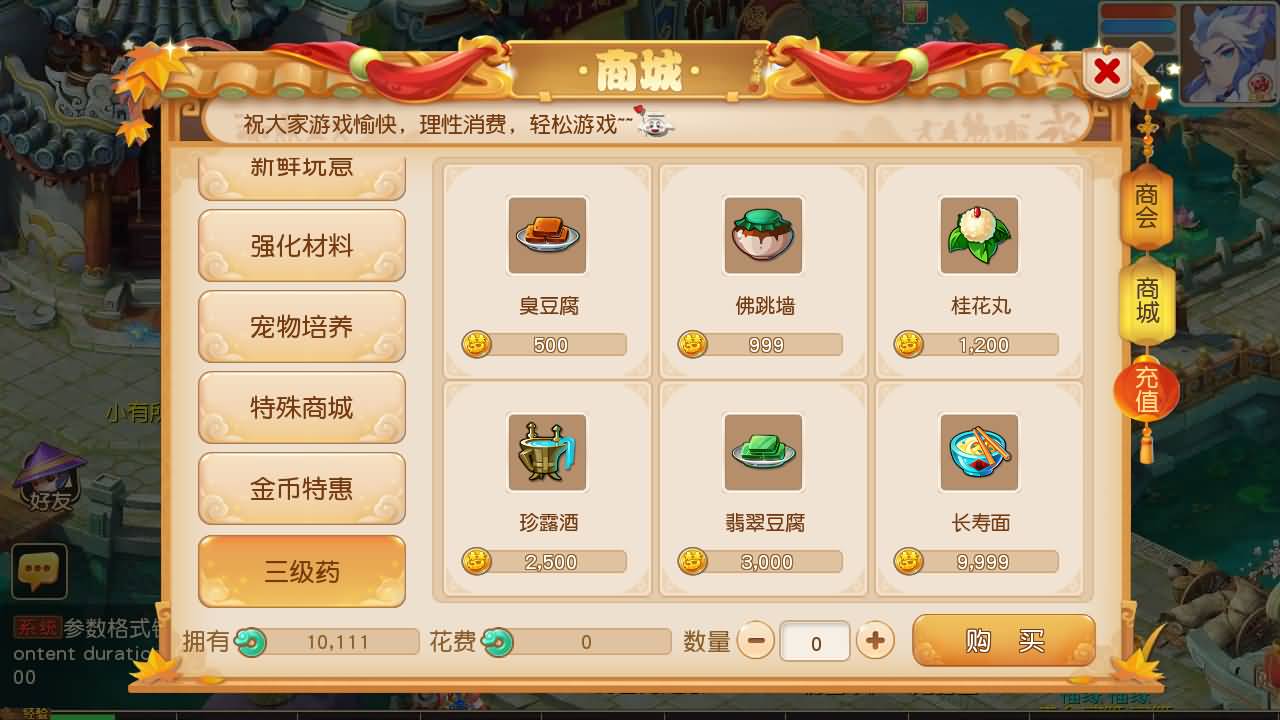Image resolution: width=1280 pixels, height=720 pixels.
Task: Open the chat bubble icon
Action: (38, 573)
